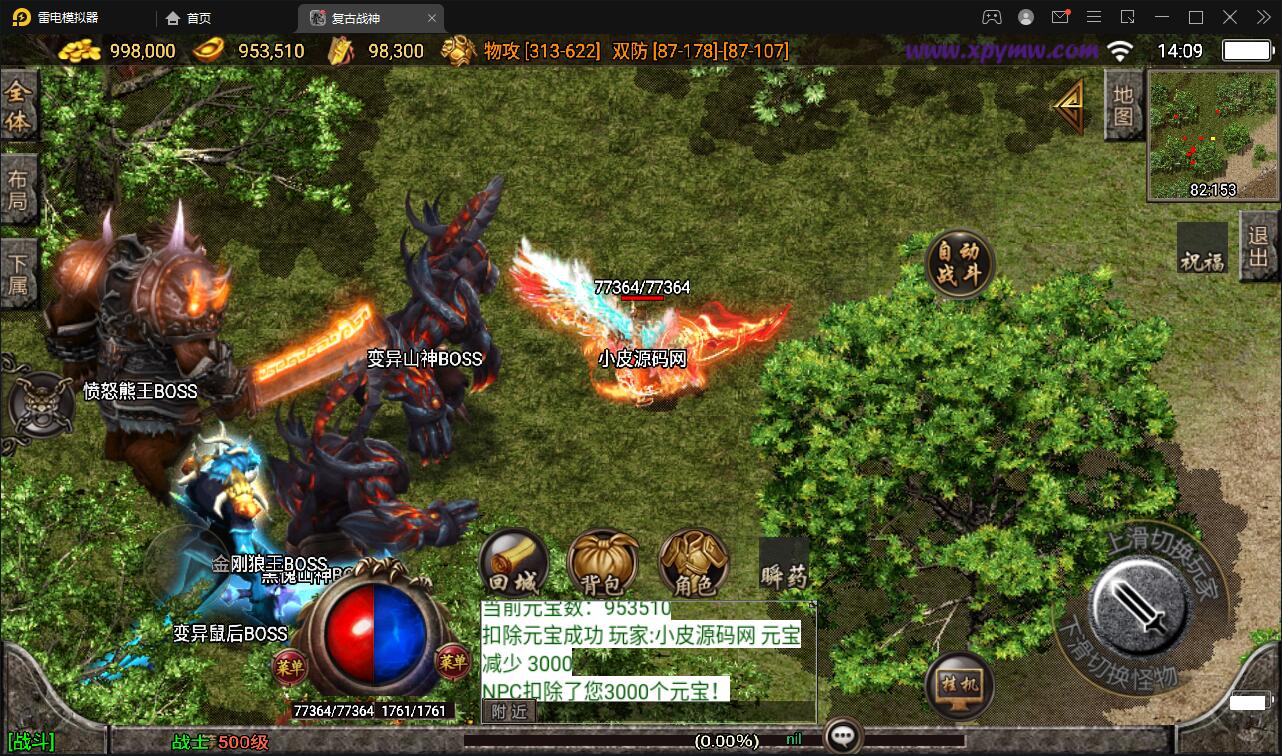Switch chat to the 附近 nearby tab

pos(509,711)
